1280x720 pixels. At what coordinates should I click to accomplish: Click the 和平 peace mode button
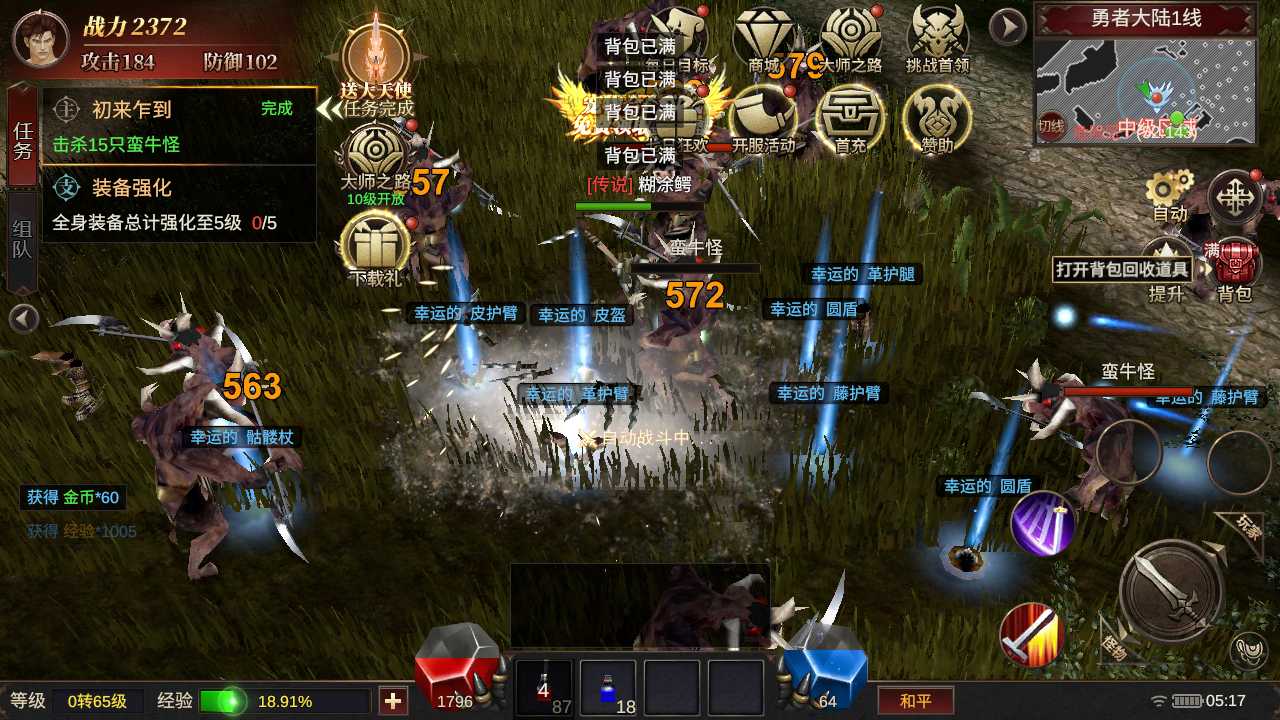tap(915, 700)
